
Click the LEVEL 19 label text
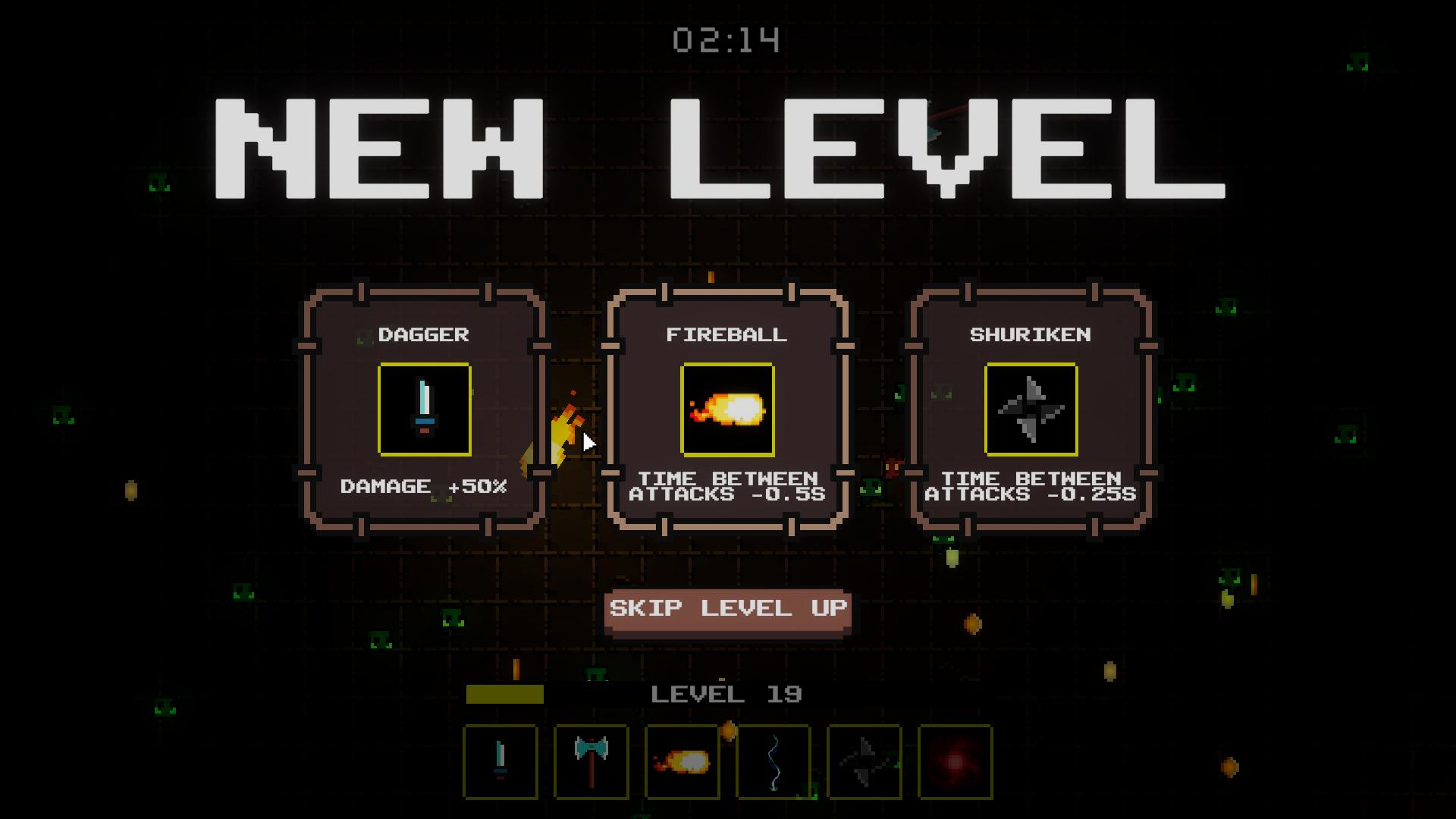pos(726,692)
